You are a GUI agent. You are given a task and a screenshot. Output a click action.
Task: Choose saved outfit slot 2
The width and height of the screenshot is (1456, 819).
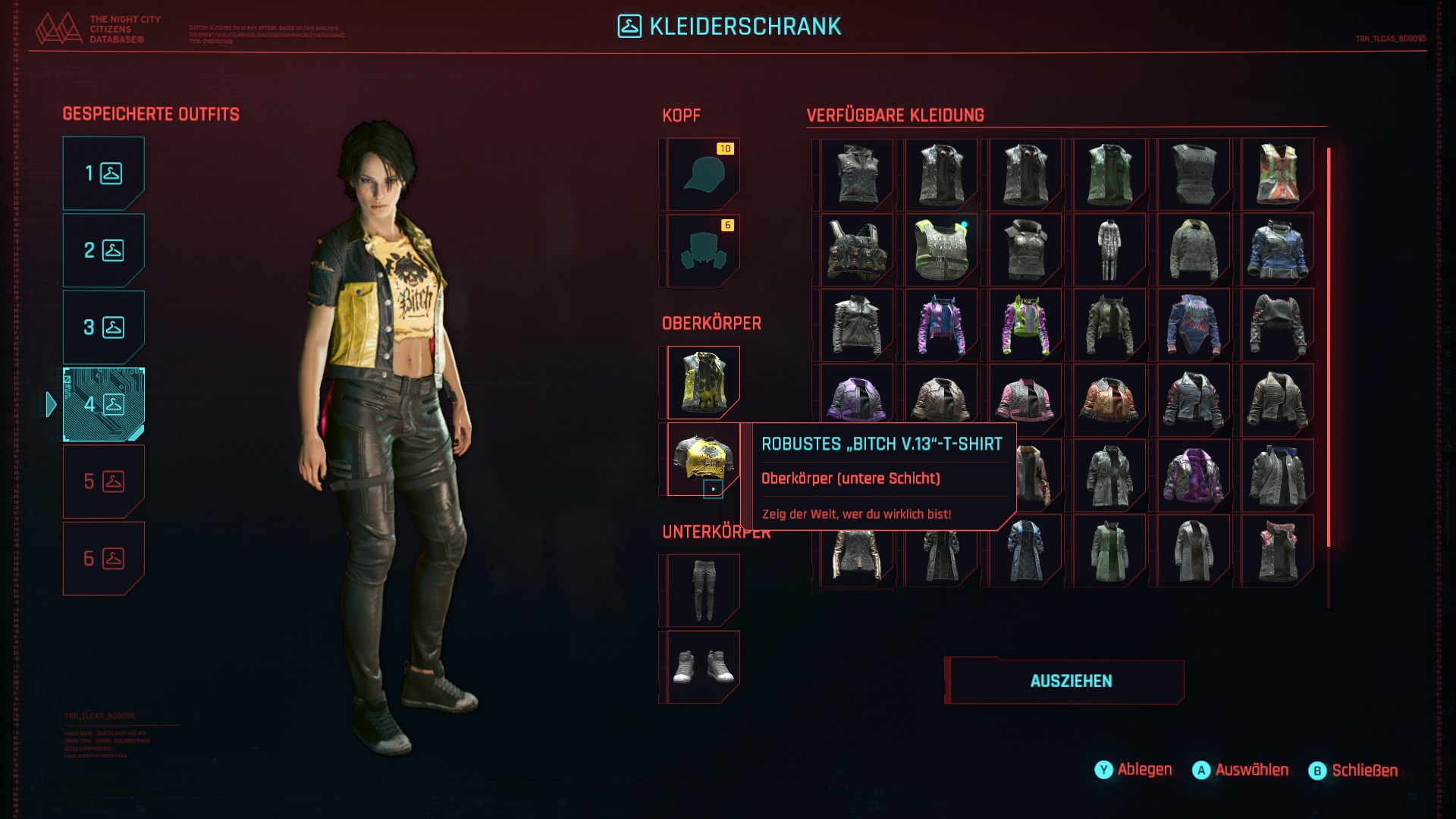pyautogui.click(x=103, y=250)
